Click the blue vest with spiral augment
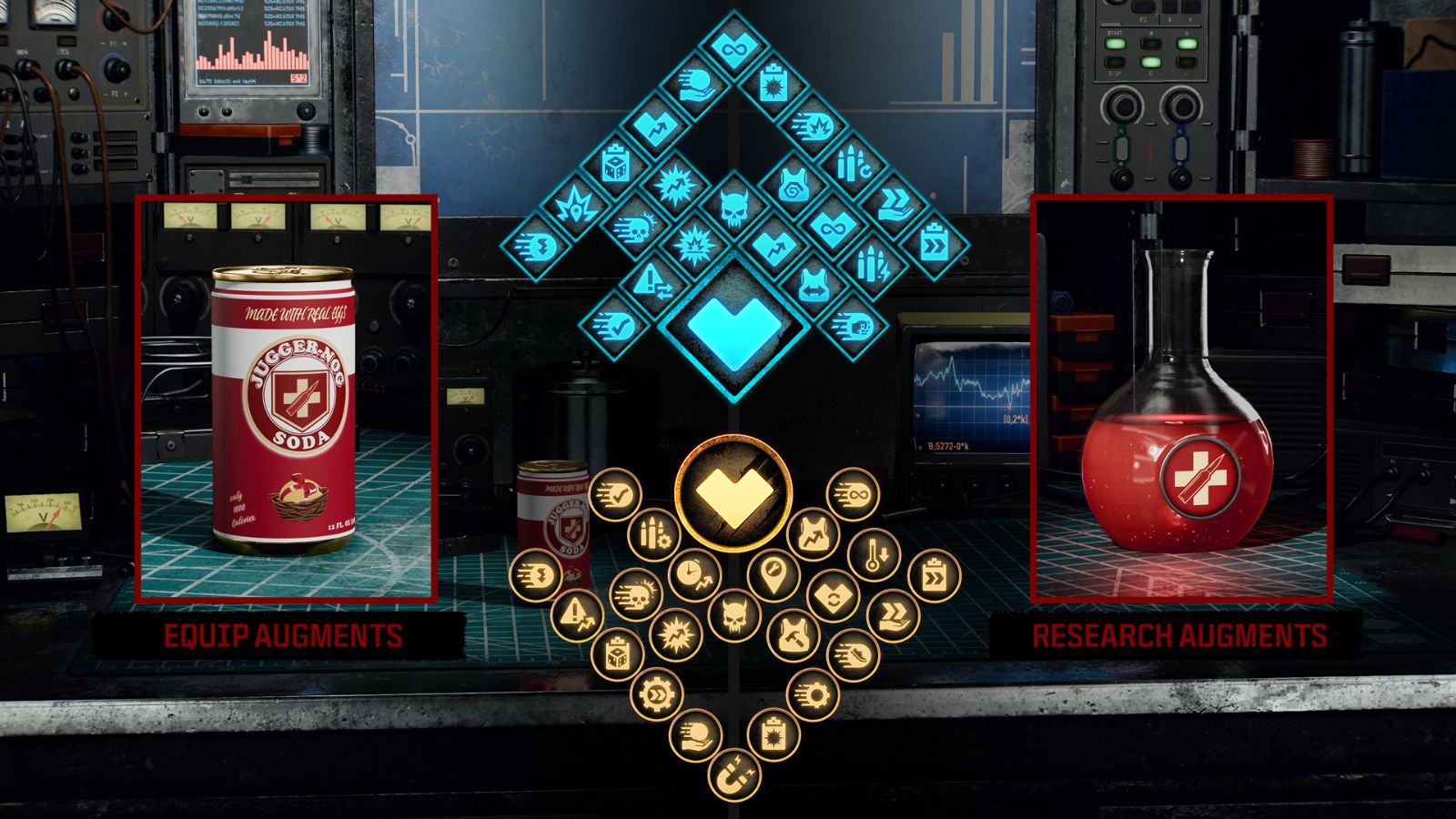1456x819 pixels. click(794, 184)
